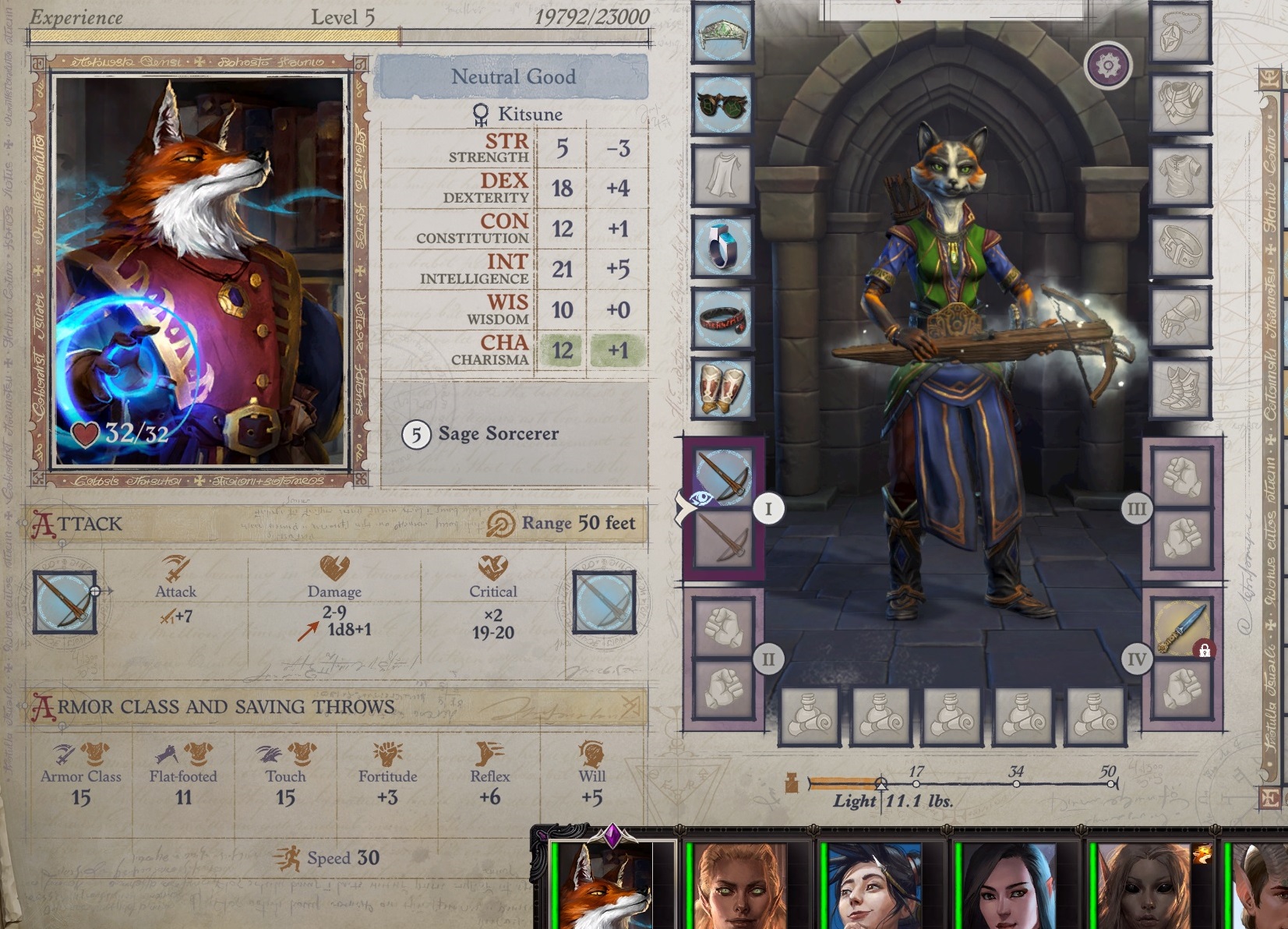
Task: Click the main-hand crossbow attack icon
Action: (x=65, y=602)
